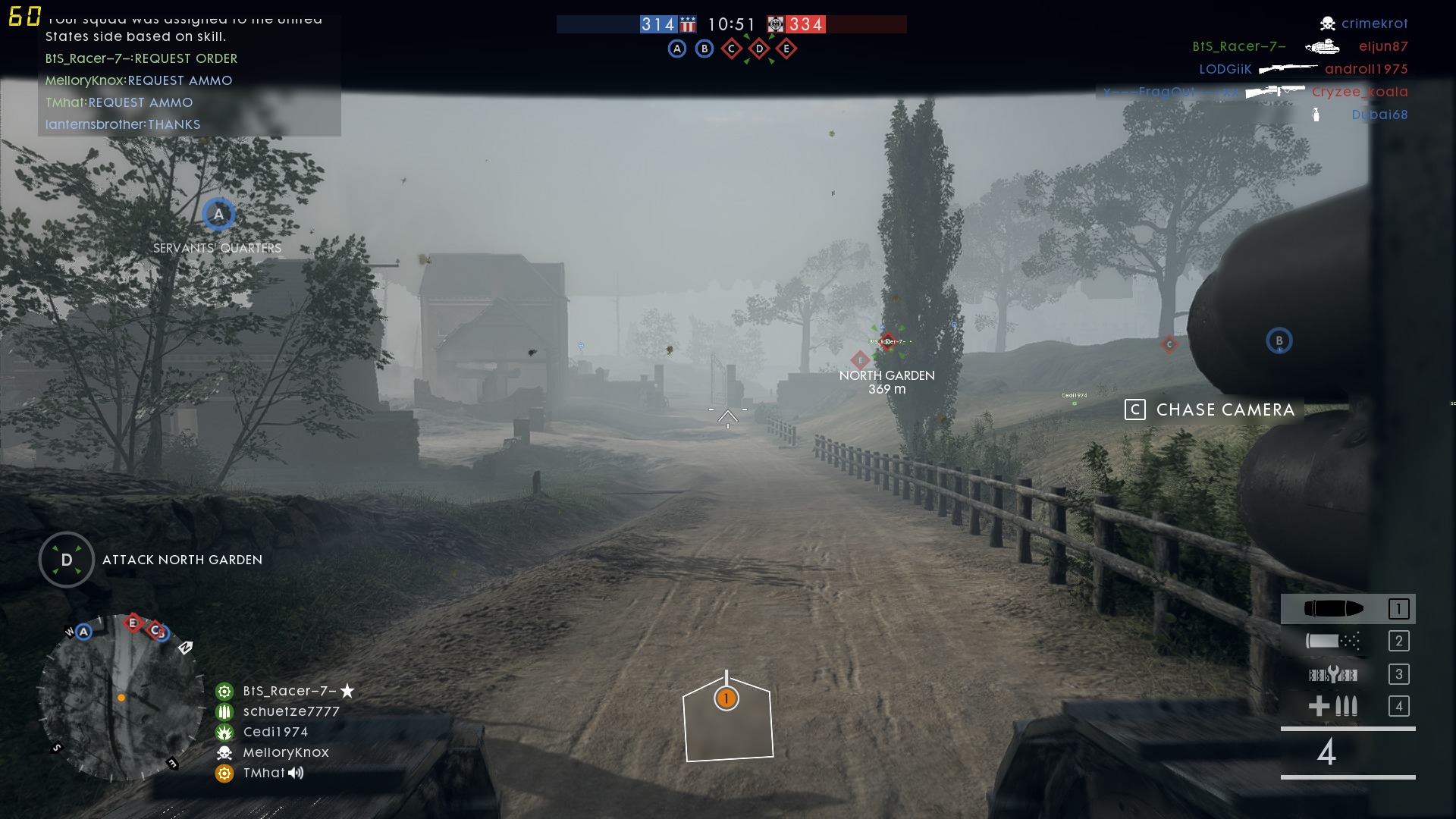This screenshot has width=1456, height=819.
Task: Click the circular minimap
Action: tap(120, 698)
